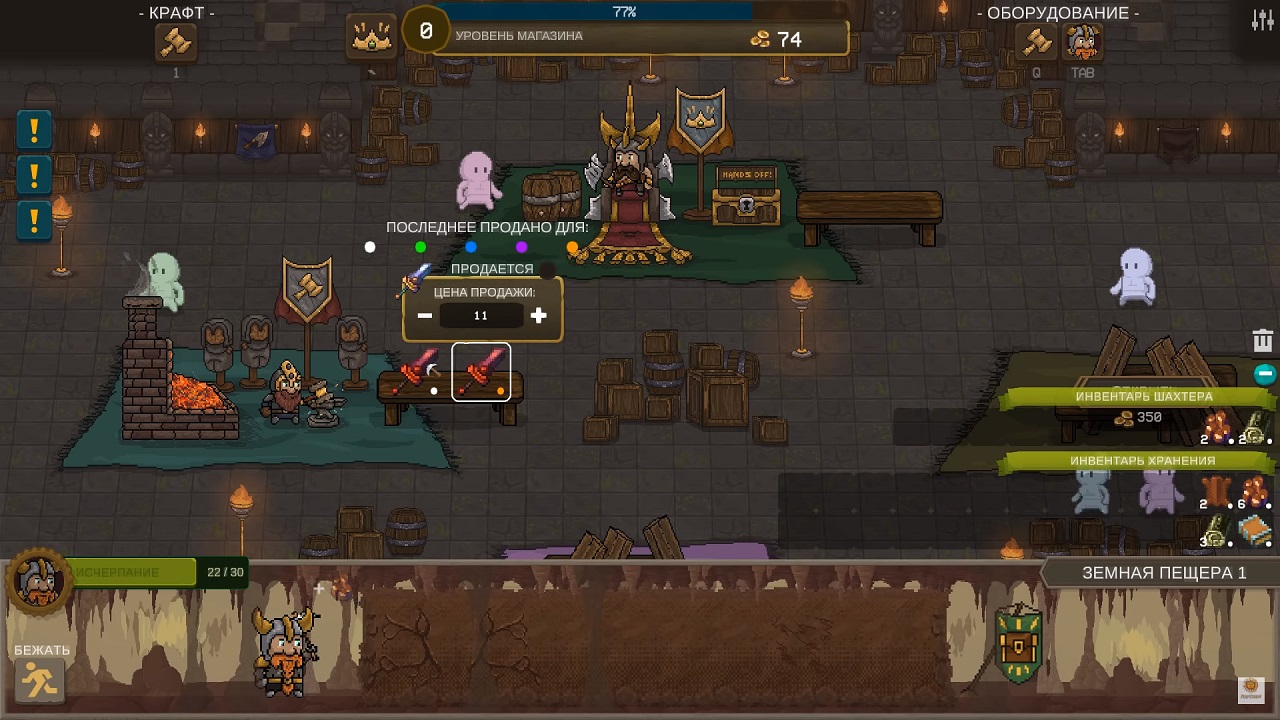This screenshot has width=1280, height=720.
Task: Select the equipment hammer icon
Action: pos(1036,43)
